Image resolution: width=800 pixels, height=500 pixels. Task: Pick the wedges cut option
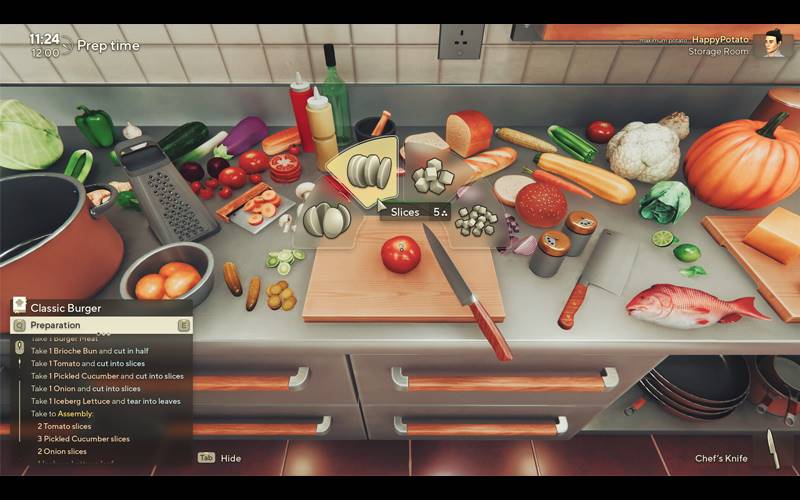tap(326, 218)
